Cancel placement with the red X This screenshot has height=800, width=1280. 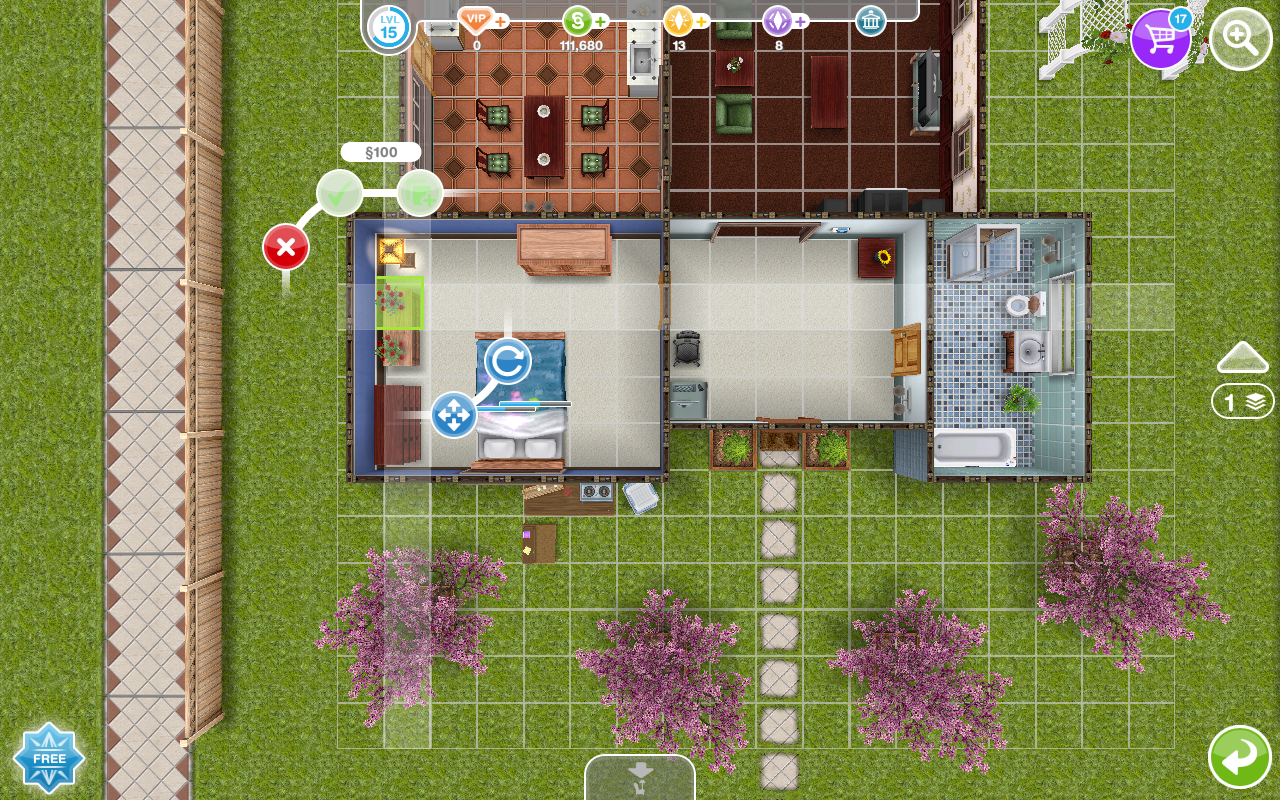coord(286,247)
